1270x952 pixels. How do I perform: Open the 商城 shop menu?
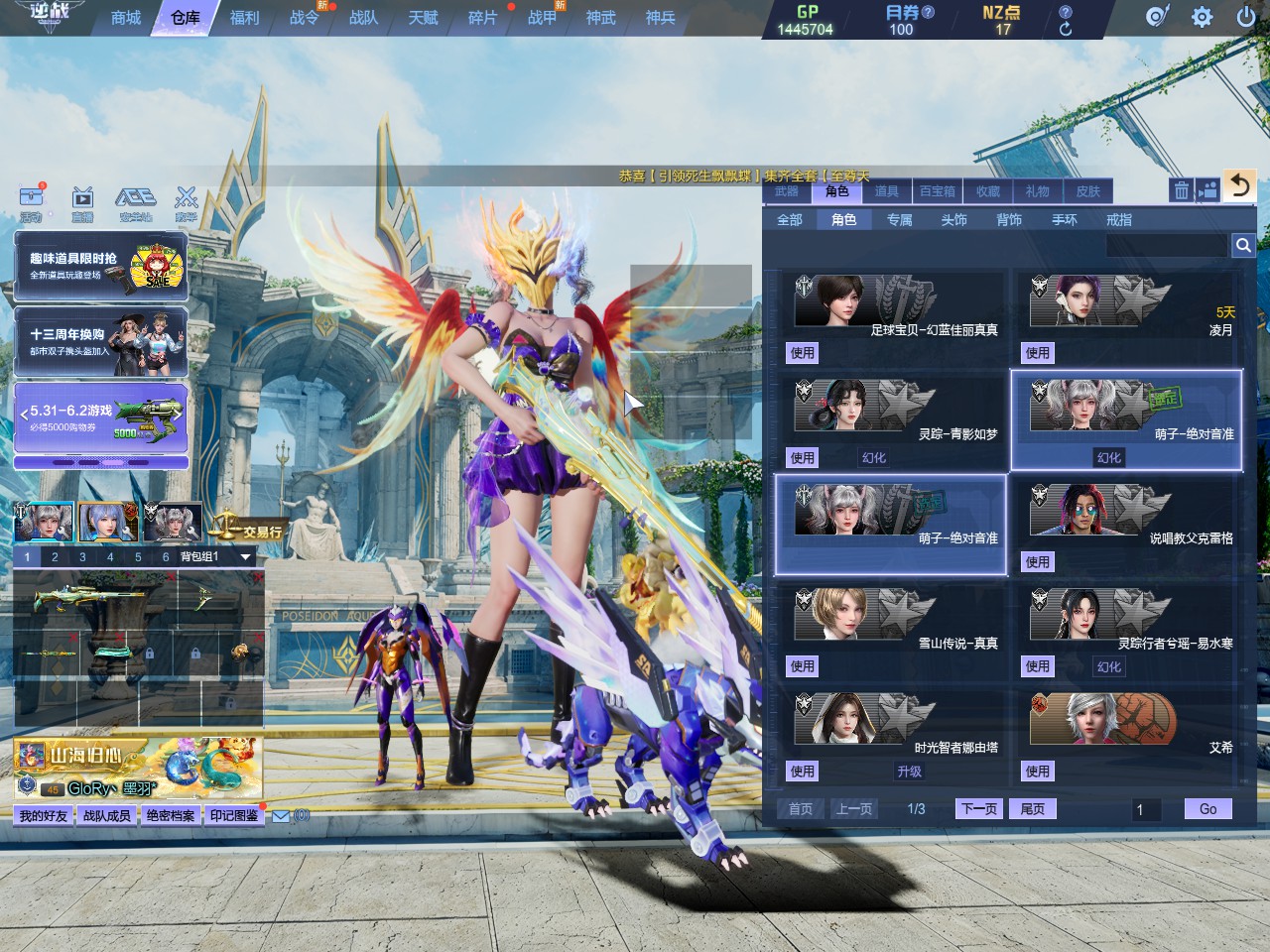126,18
